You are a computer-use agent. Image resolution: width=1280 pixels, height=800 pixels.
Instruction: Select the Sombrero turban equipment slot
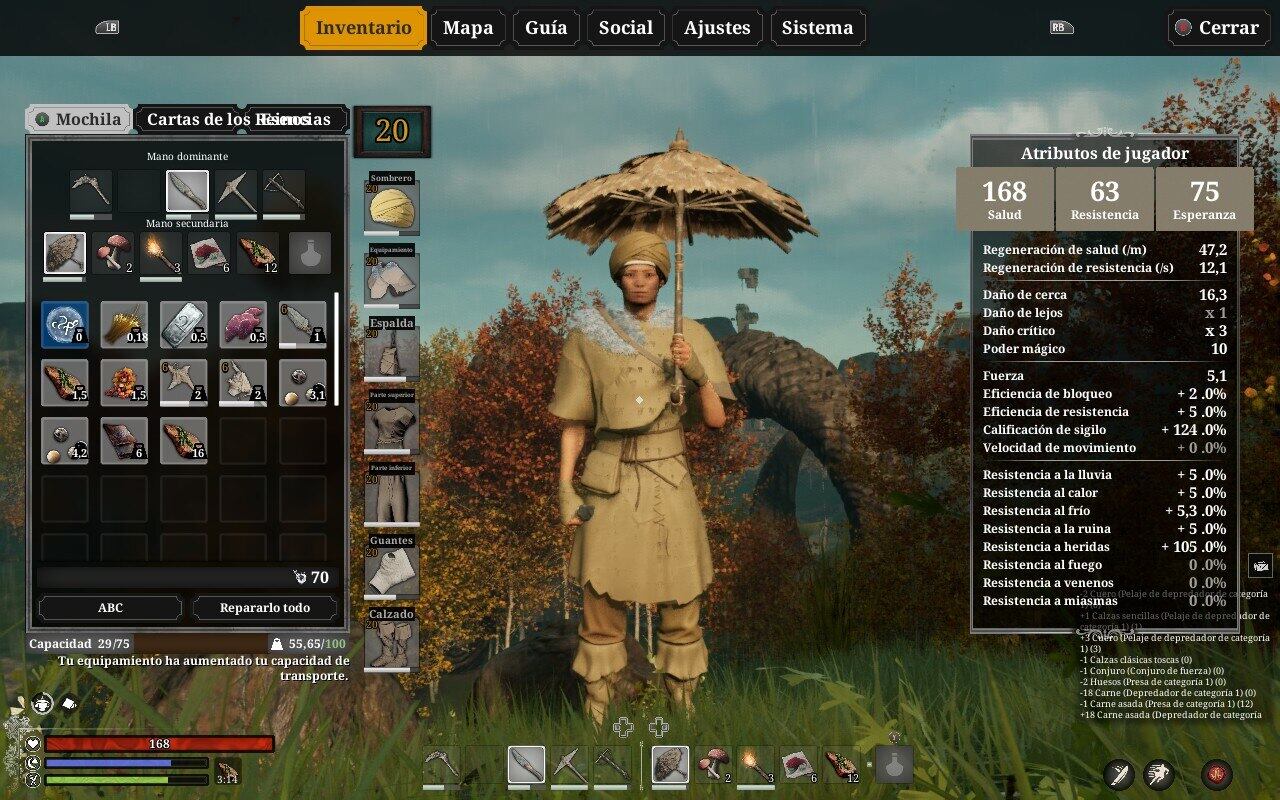click(x=391, y=207)
